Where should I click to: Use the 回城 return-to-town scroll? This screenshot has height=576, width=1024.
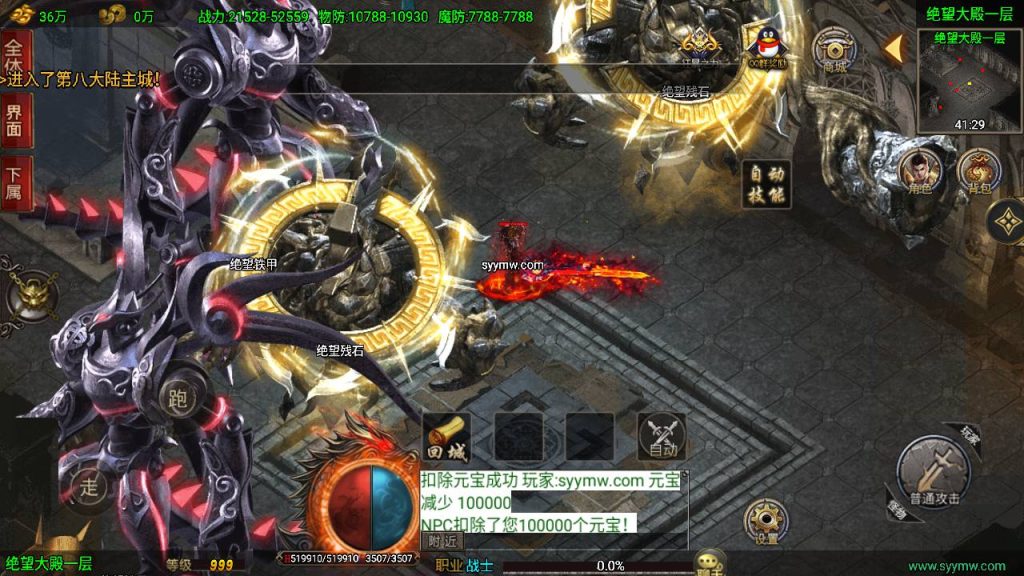pos(446,436)
